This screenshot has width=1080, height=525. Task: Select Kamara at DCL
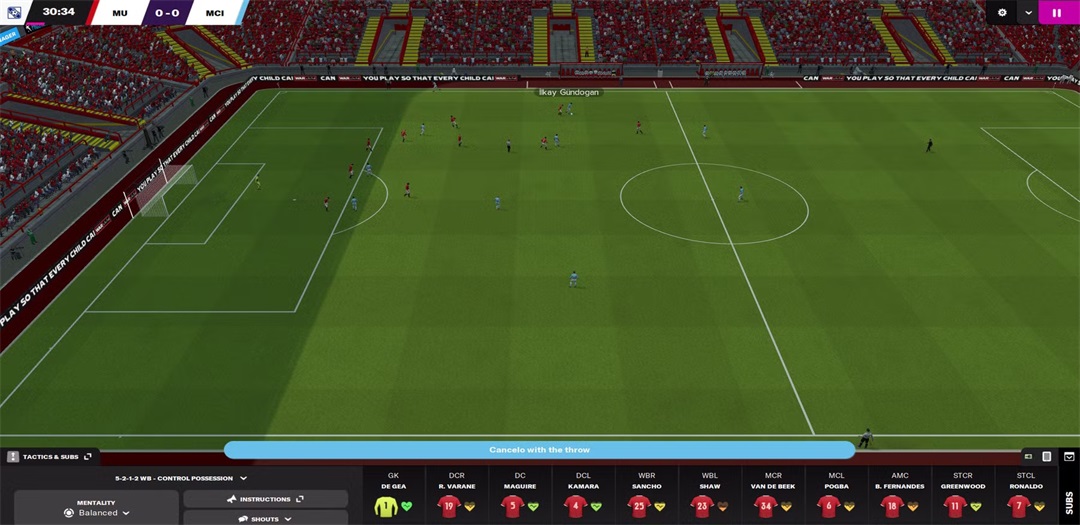576,506
